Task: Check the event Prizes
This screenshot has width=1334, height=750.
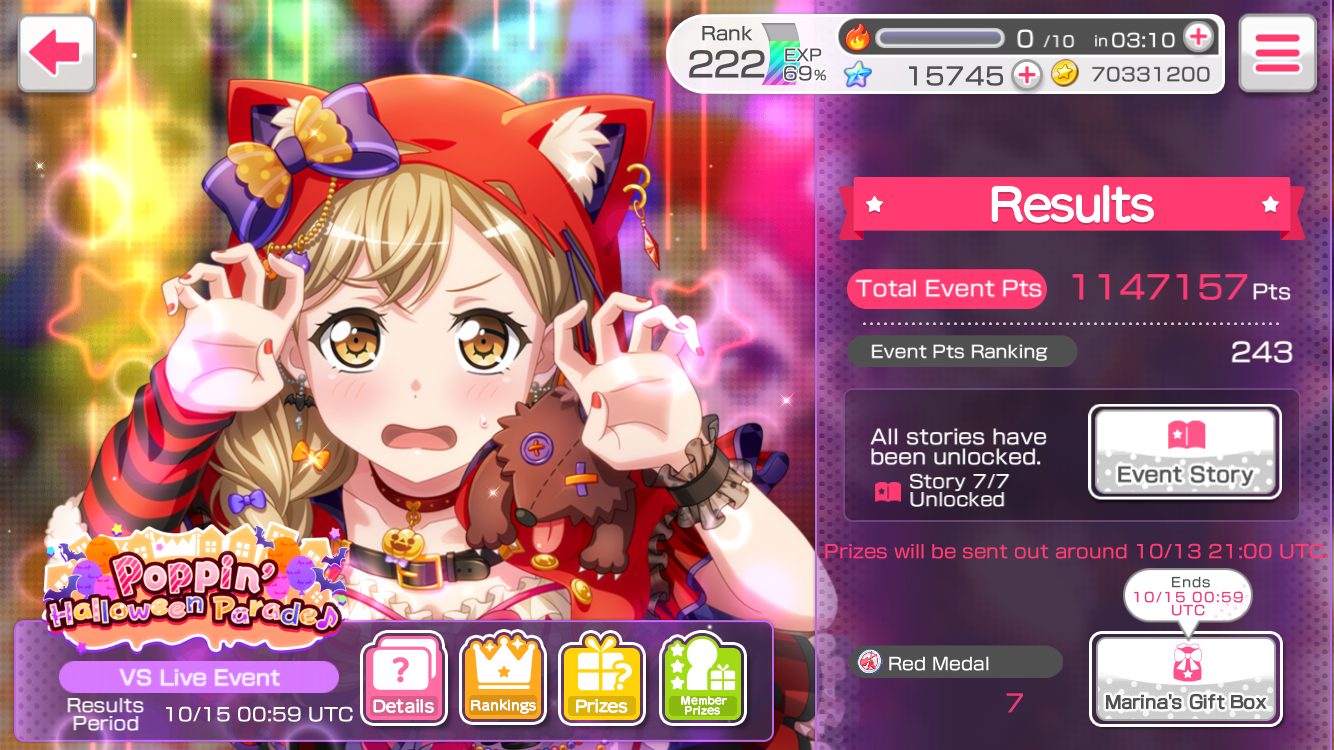Action: [600, 678]
